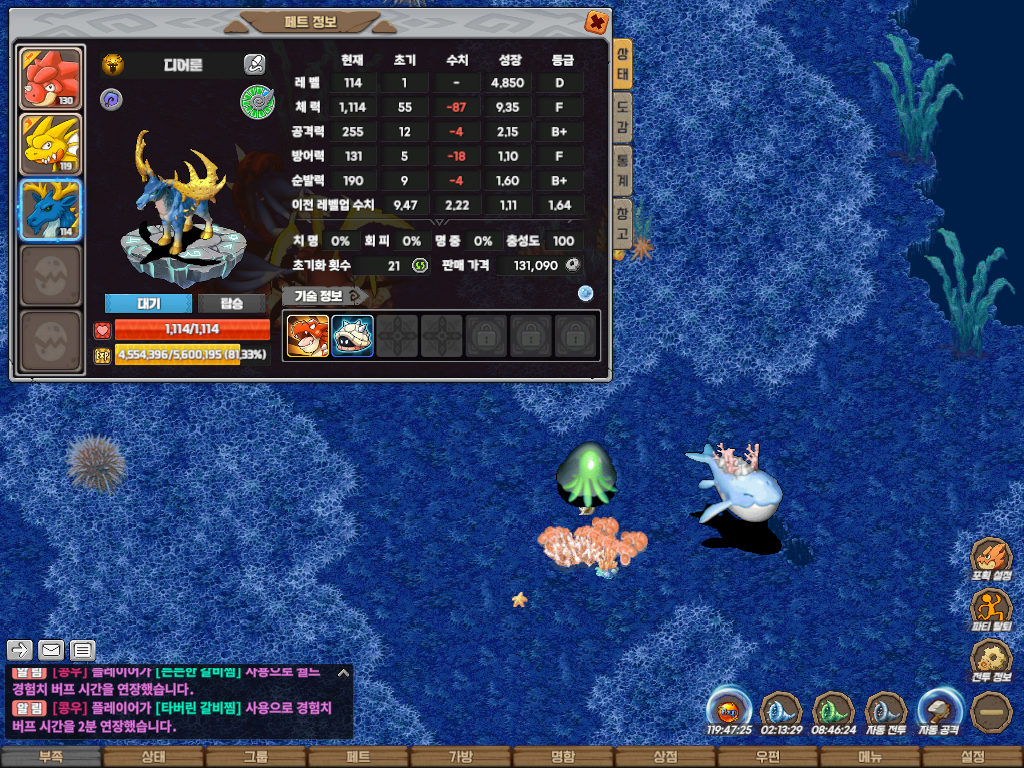Click the 탑승 (ride) button
The image size is (1024, 768).
point(231,304)
